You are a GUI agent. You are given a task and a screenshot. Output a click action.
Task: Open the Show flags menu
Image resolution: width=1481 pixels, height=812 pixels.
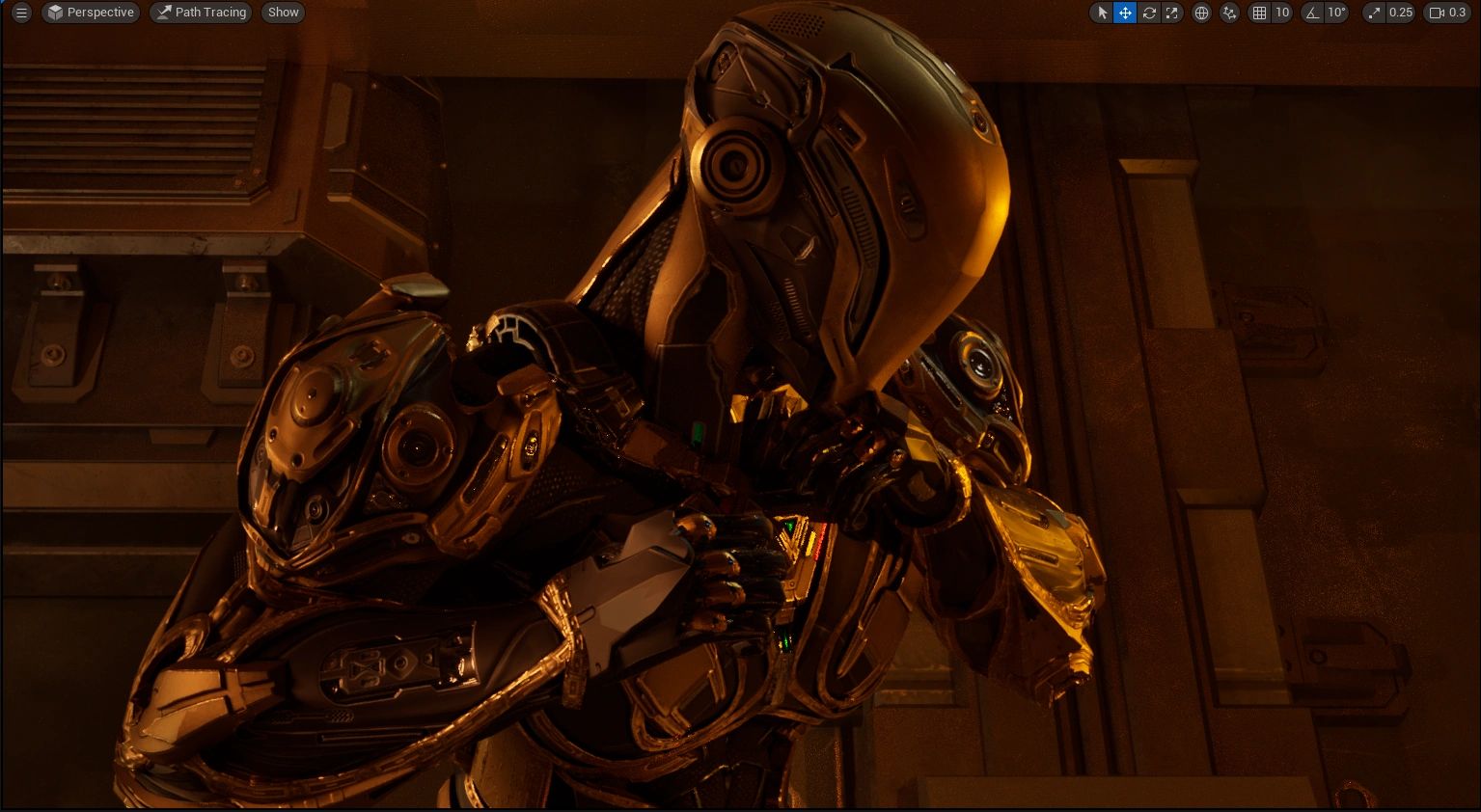click(x=283, y=13)
